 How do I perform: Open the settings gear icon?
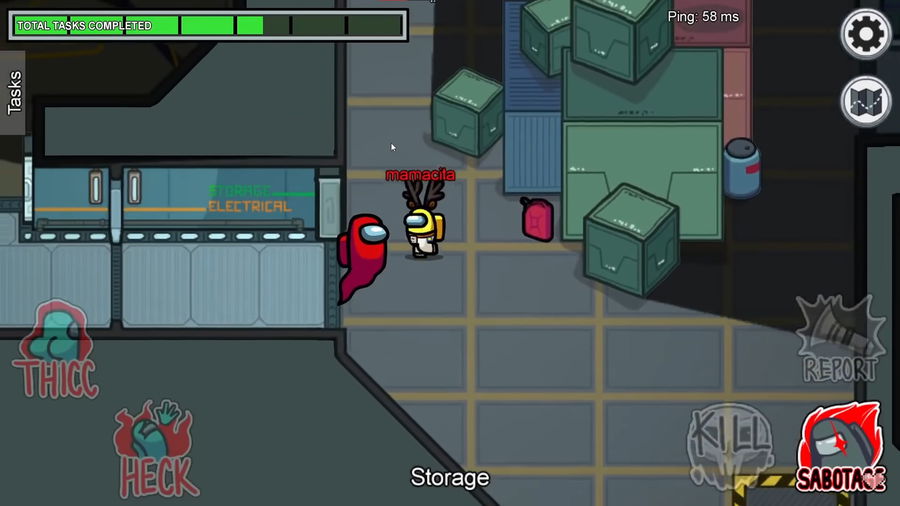pyautogui.click(x=865, y=35)
